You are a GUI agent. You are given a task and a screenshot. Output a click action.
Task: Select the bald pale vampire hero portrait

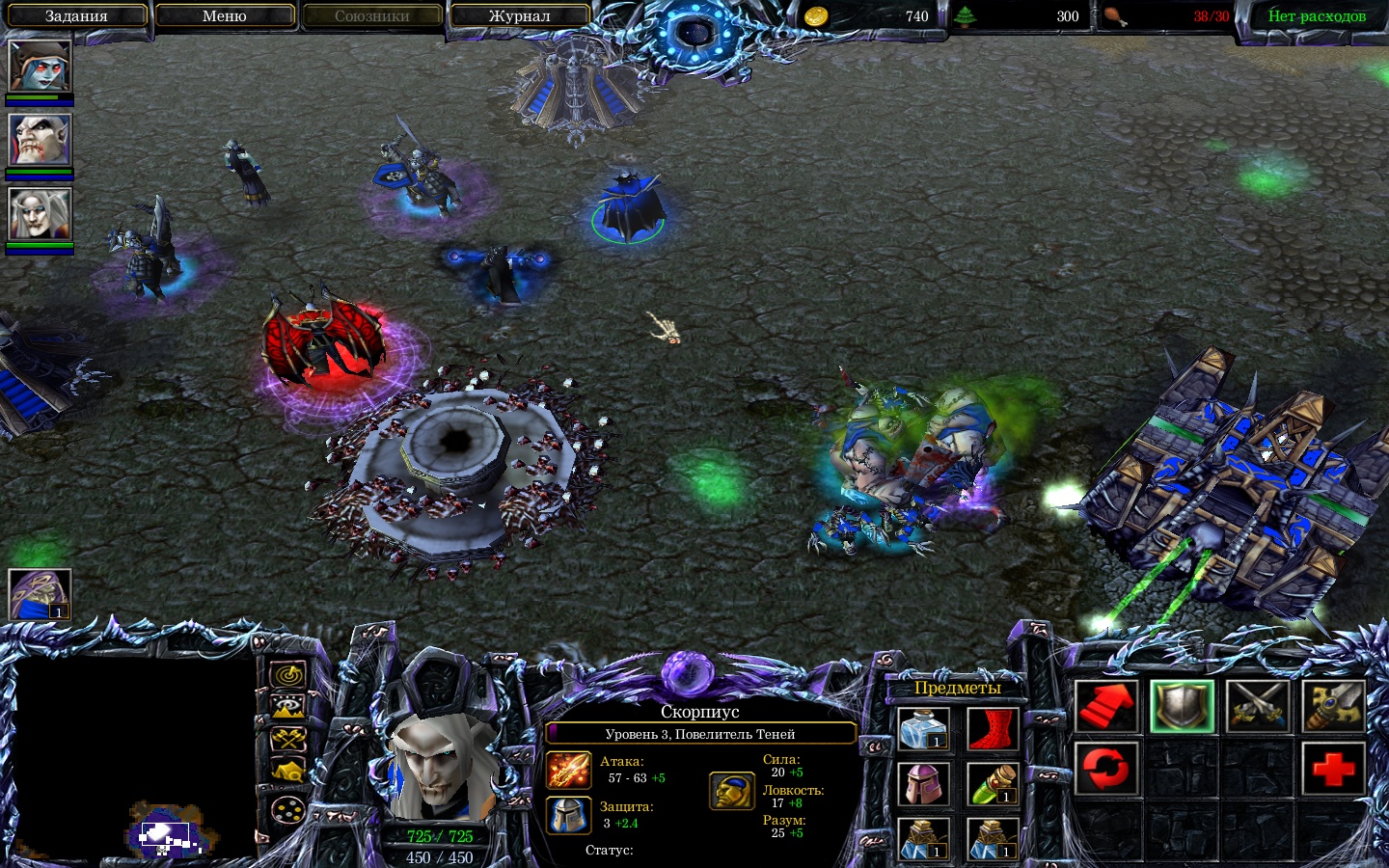pyautogui.click(x=40, y=140)
